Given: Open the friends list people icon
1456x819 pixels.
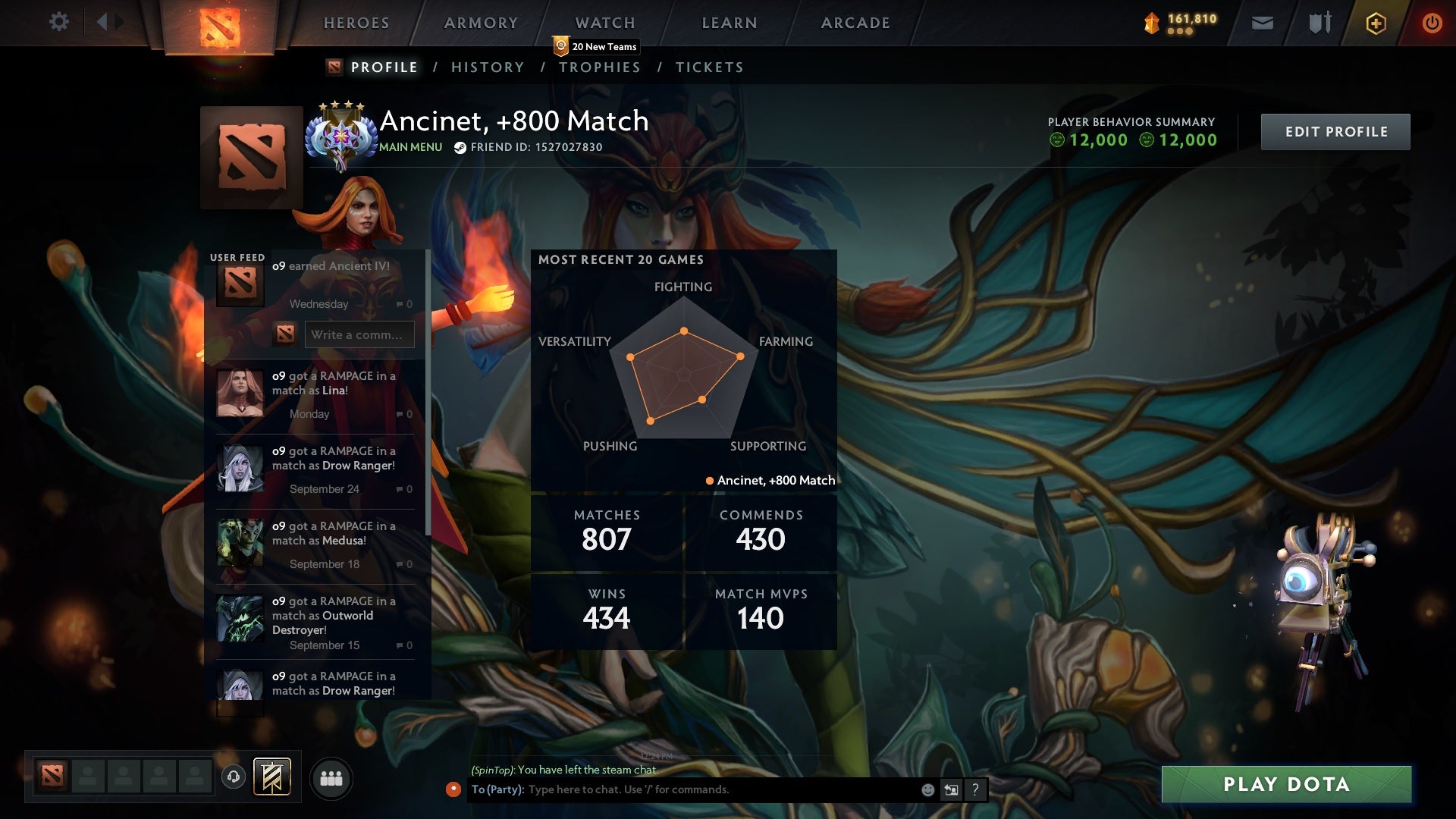Looking at the screenshot, I should [x=332, y=778].
